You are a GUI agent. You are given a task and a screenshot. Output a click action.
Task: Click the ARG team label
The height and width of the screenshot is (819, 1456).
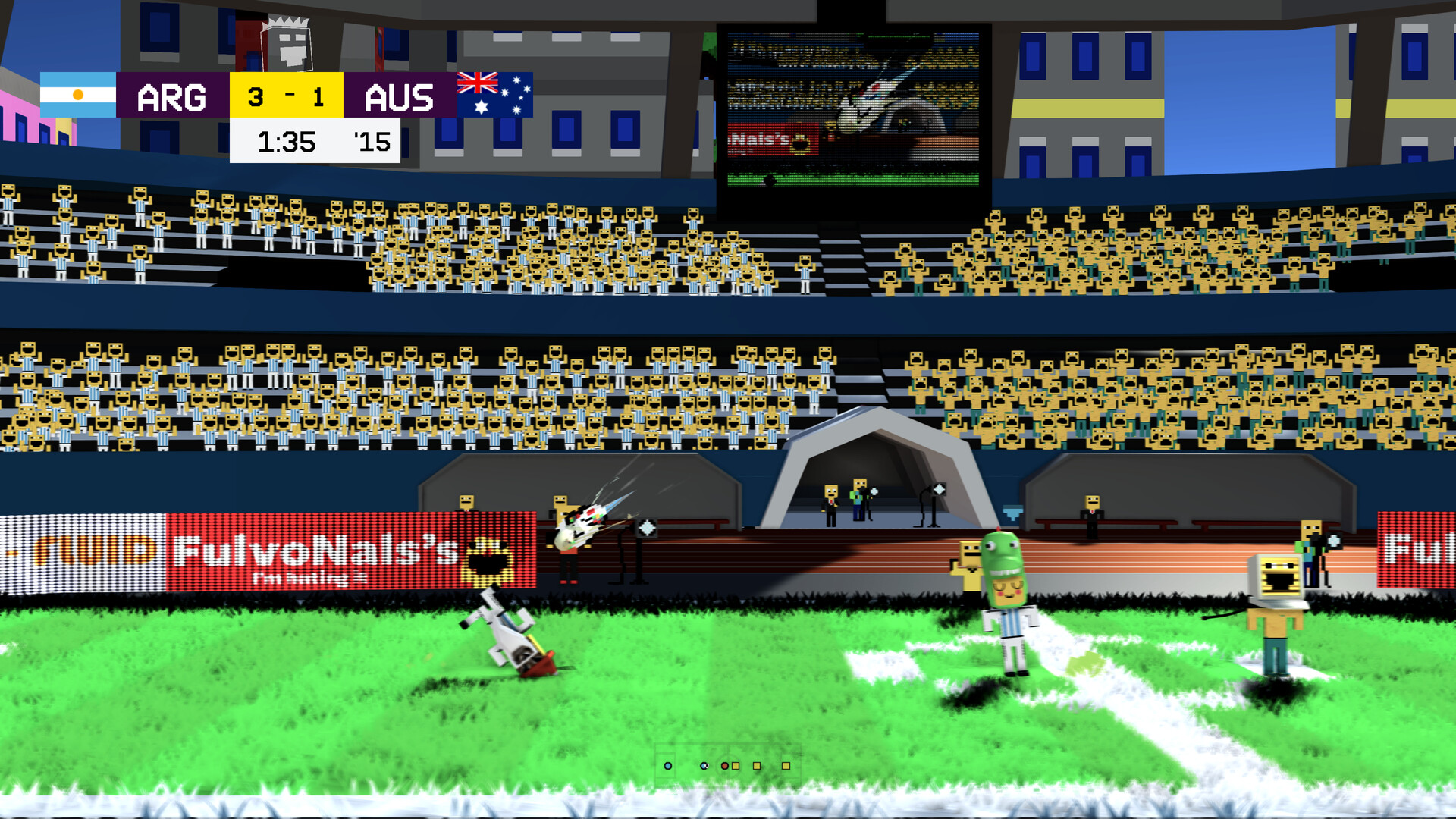click(x=171, y=96)
